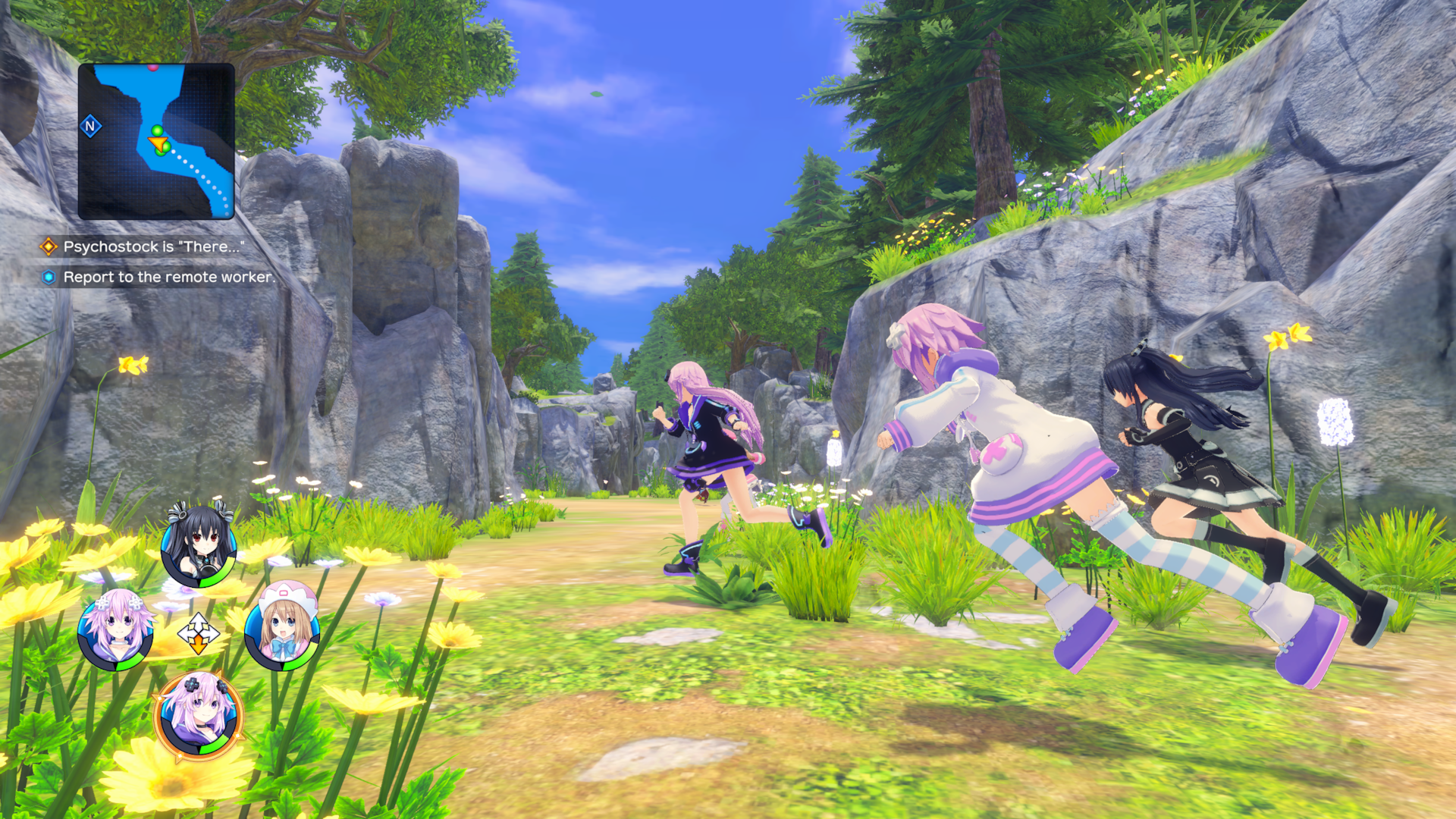Select the orange-framed active leader portrait

click(199, 715)
